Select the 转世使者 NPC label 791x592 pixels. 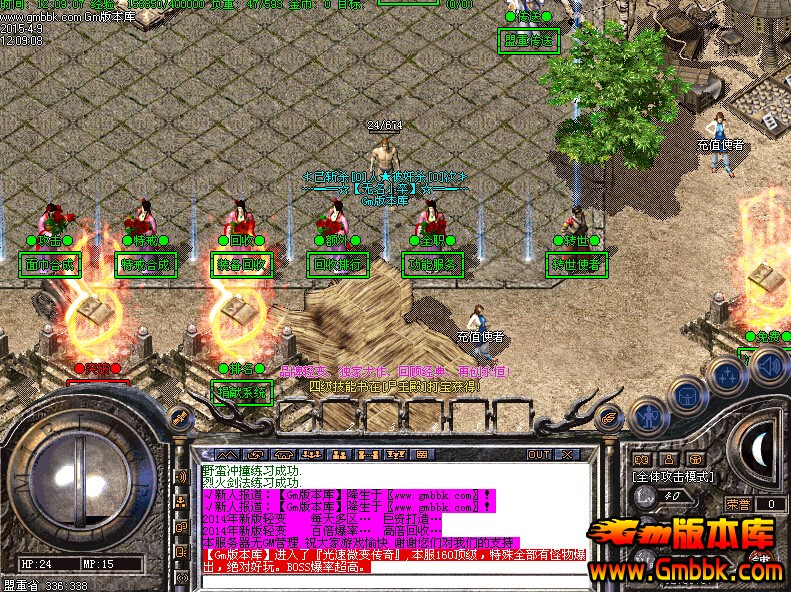(577, 265)
